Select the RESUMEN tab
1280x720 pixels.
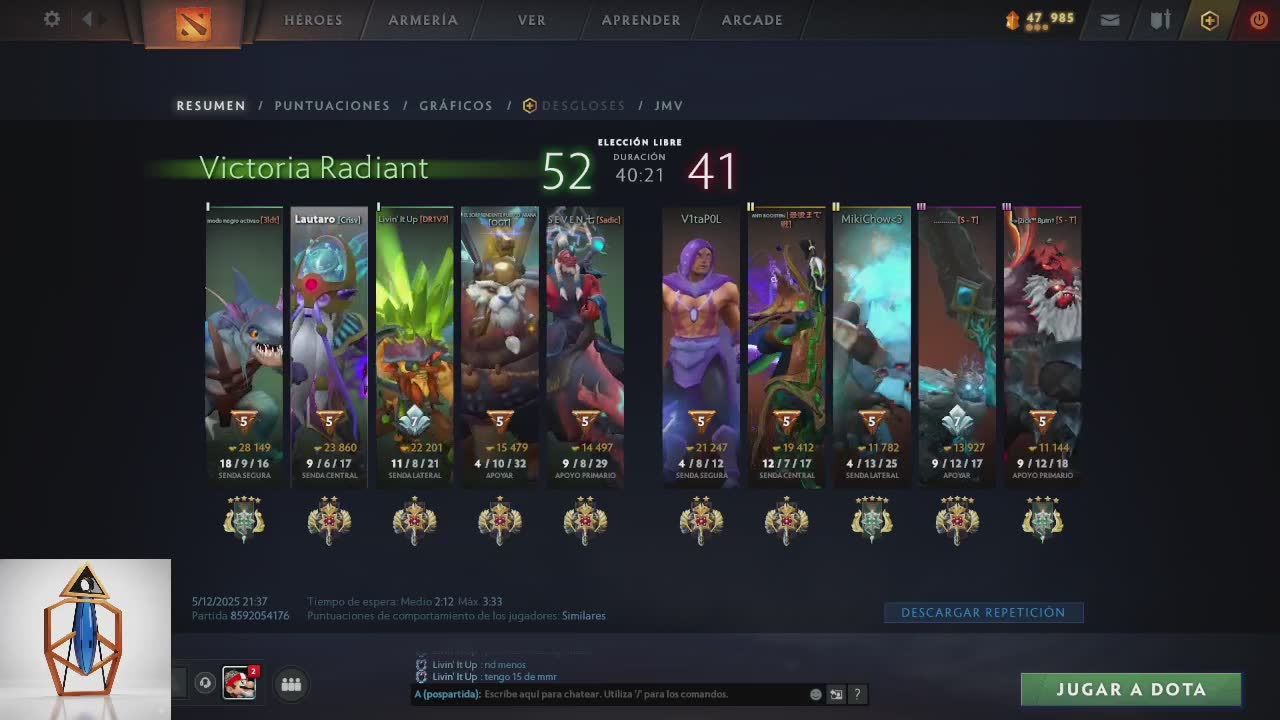click(x=211, y=105)
